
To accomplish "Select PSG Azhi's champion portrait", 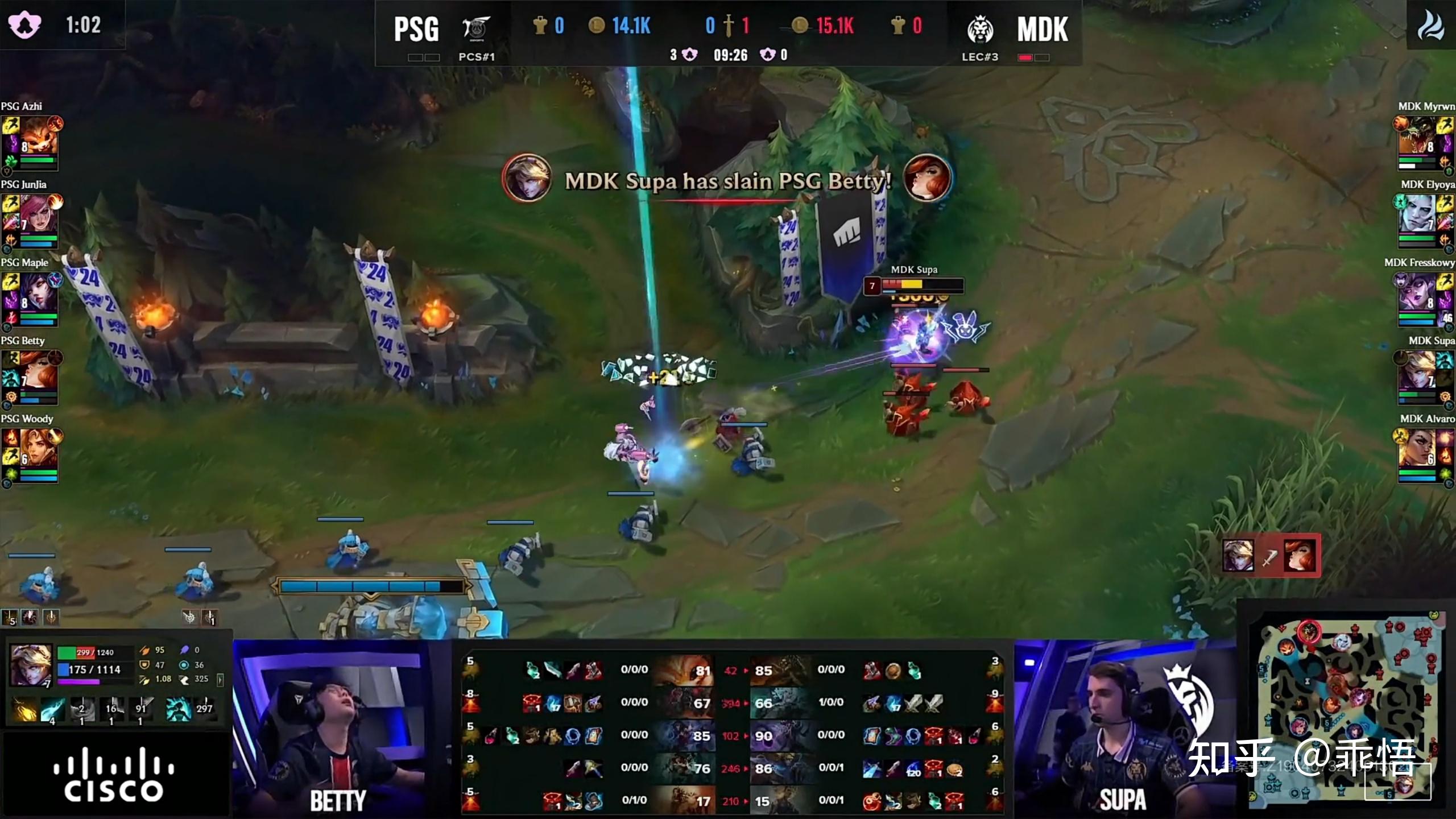I will [x=39, y=137].
